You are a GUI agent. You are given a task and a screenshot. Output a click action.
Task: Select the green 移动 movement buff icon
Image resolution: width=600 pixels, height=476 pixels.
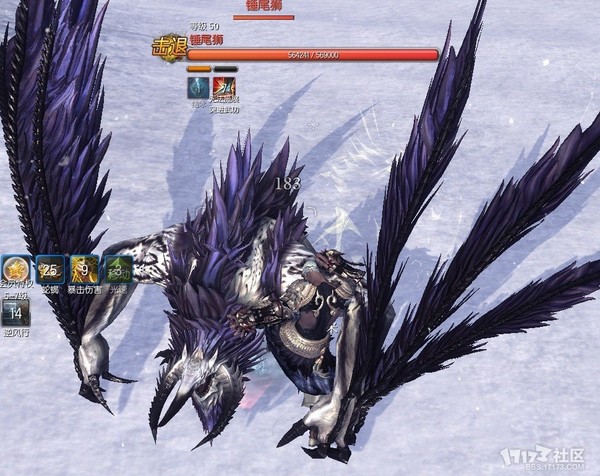tap(118, 269)
